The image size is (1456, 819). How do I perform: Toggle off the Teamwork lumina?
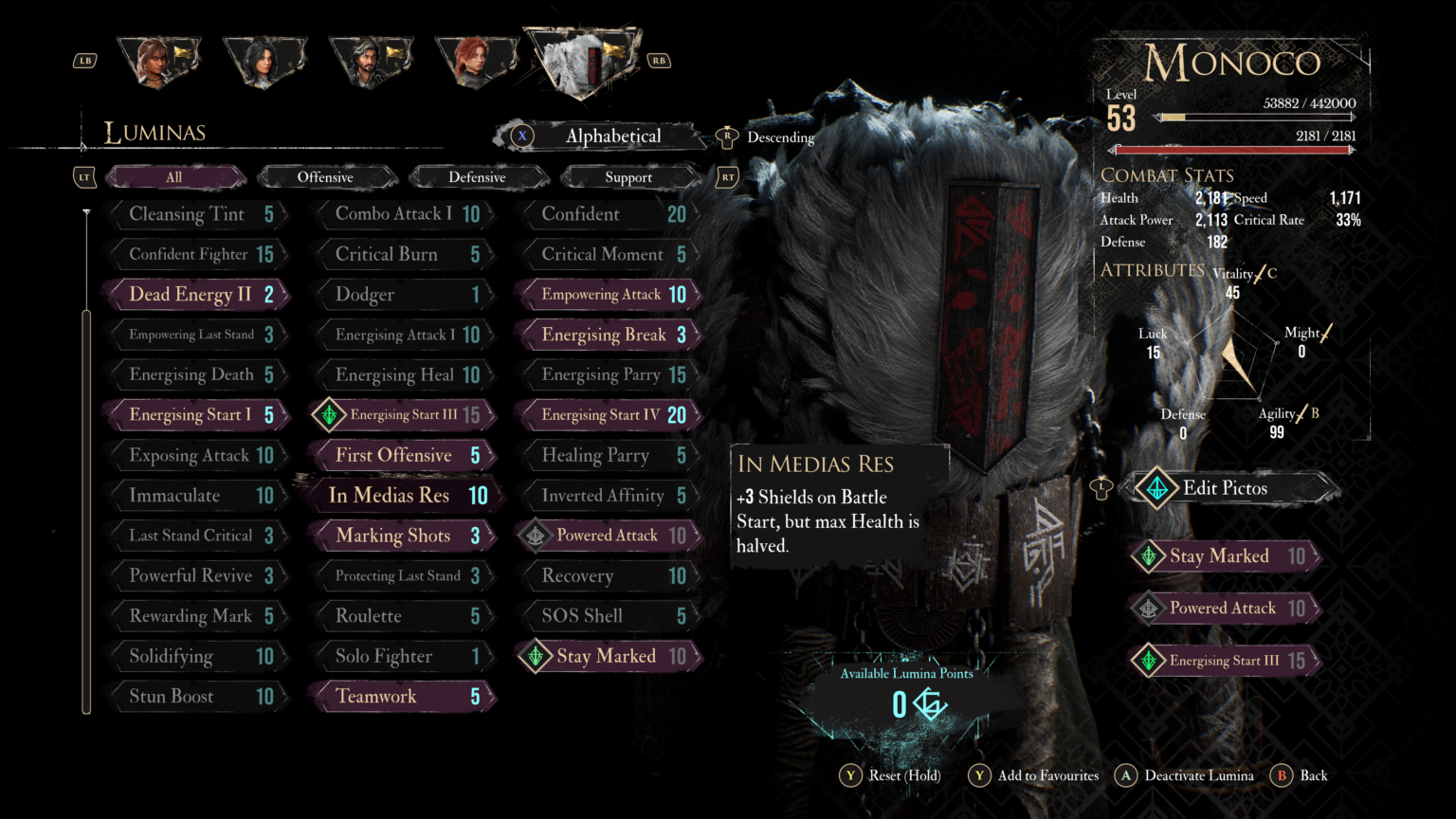pyautogui.click(x=402, y=696)
